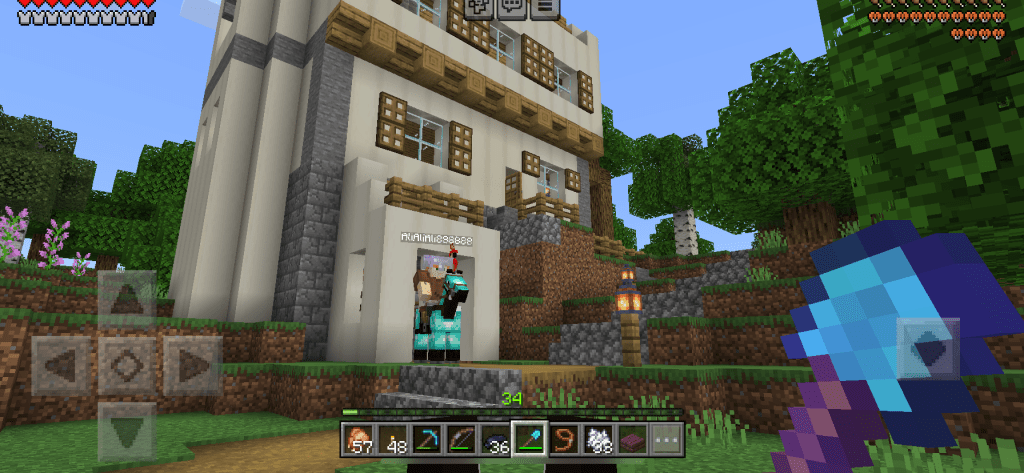The height and width of the screenshot is (473, 1024).
Task: Open the pause menu hamburger button
Action: pos(544,7)
